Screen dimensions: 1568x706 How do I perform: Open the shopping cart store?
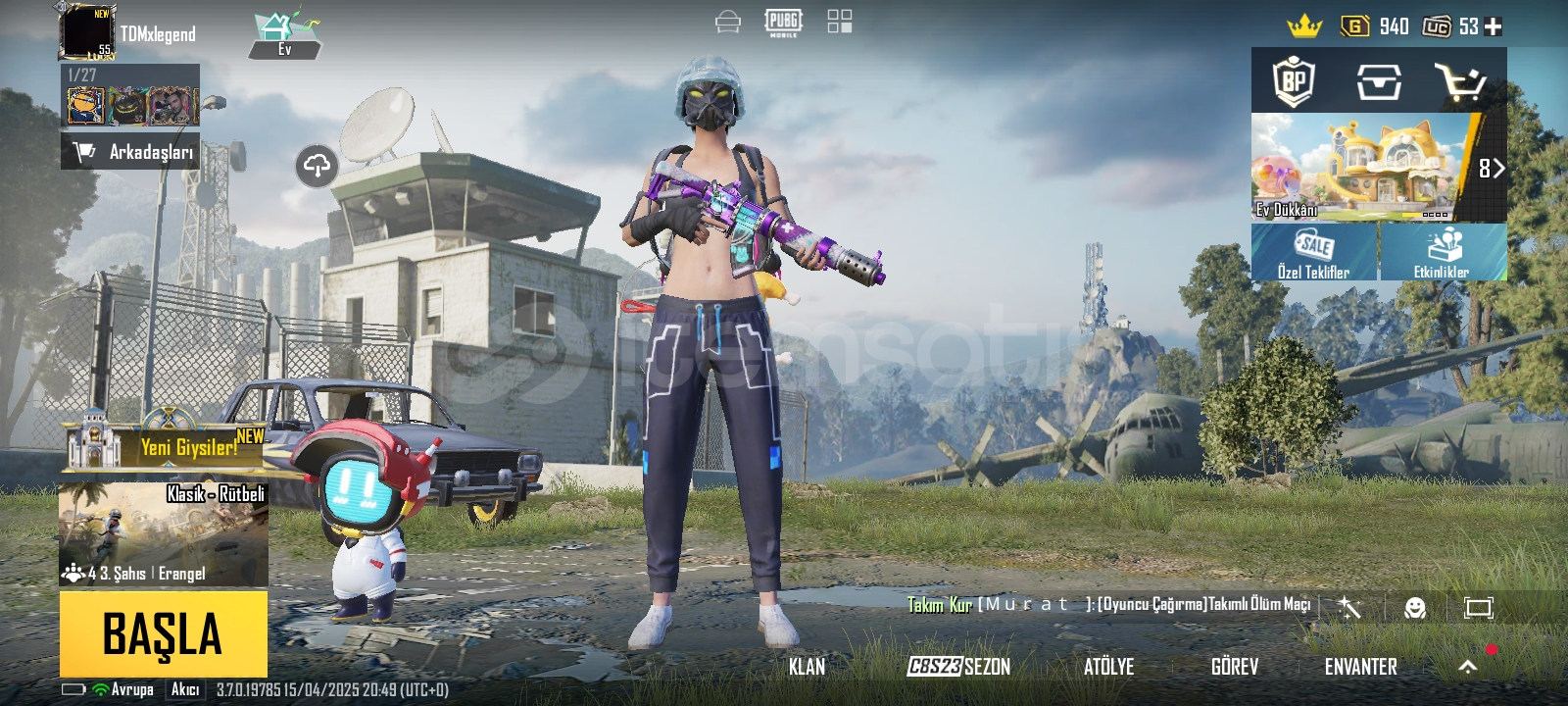coord(1459,82)
